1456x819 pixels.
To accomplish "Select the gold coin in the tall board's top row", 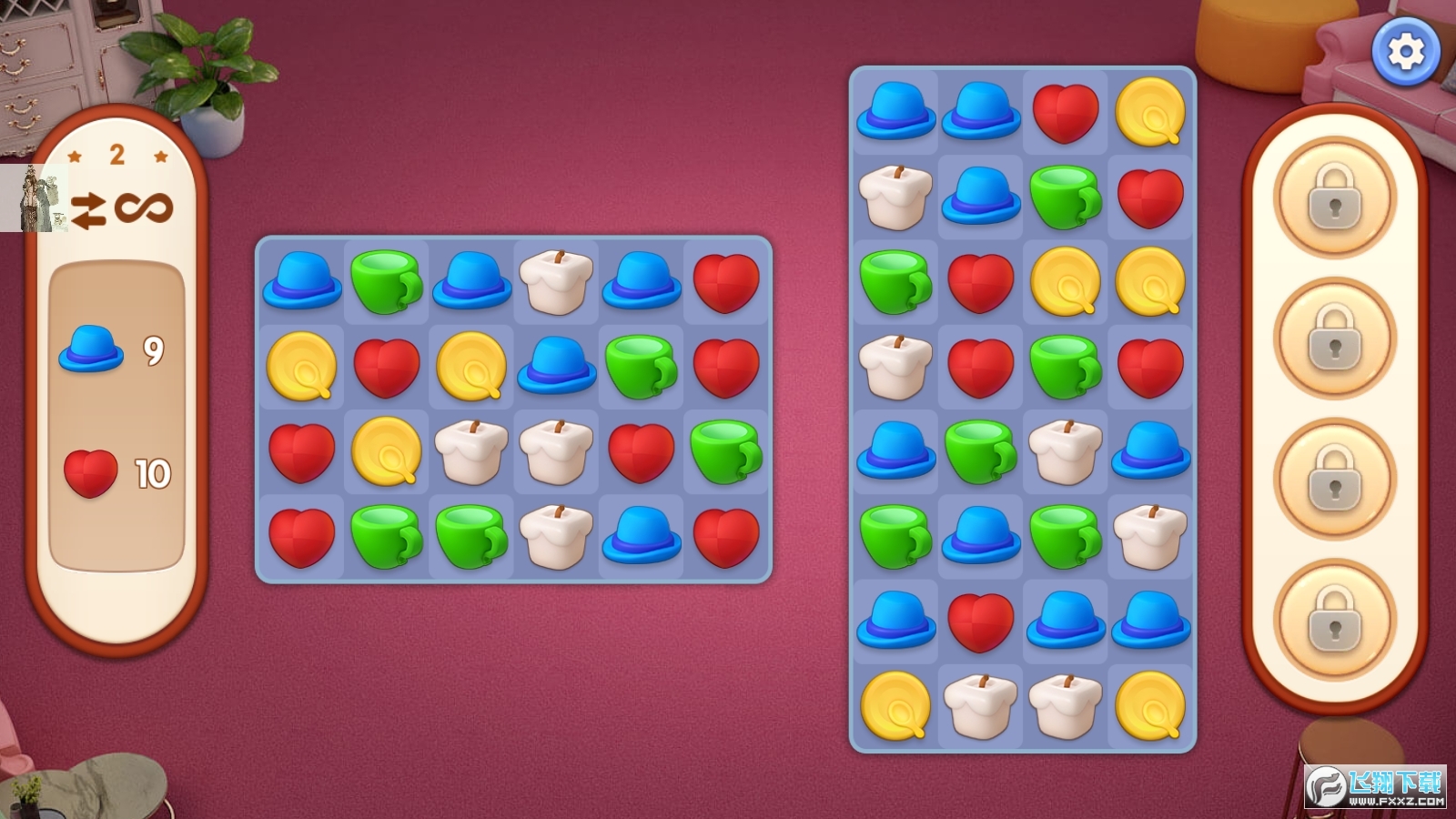I will [1150, 111].
